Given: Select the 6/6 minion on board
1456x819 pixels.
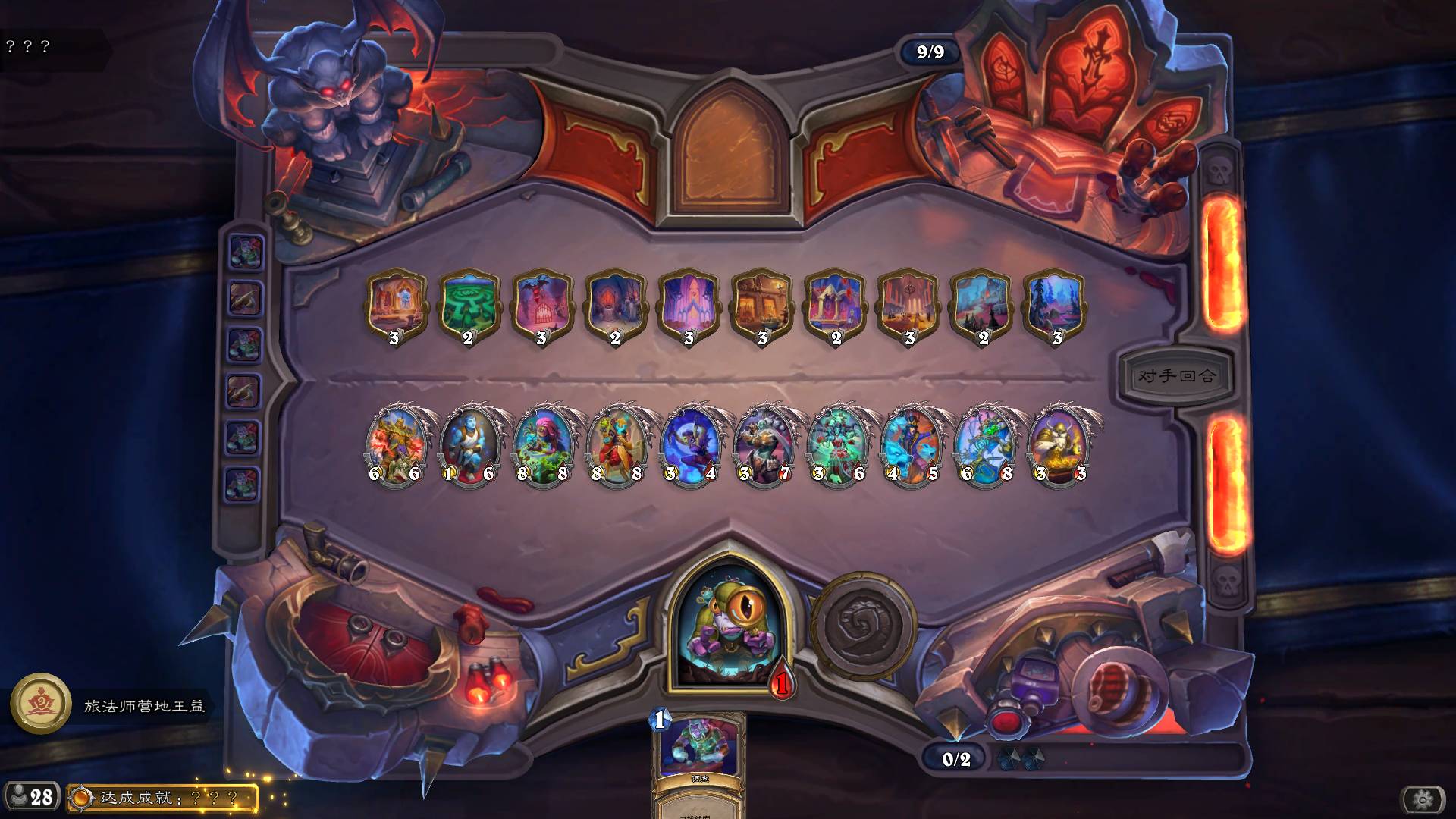Looking at the screenshot, I should (395, 445).
